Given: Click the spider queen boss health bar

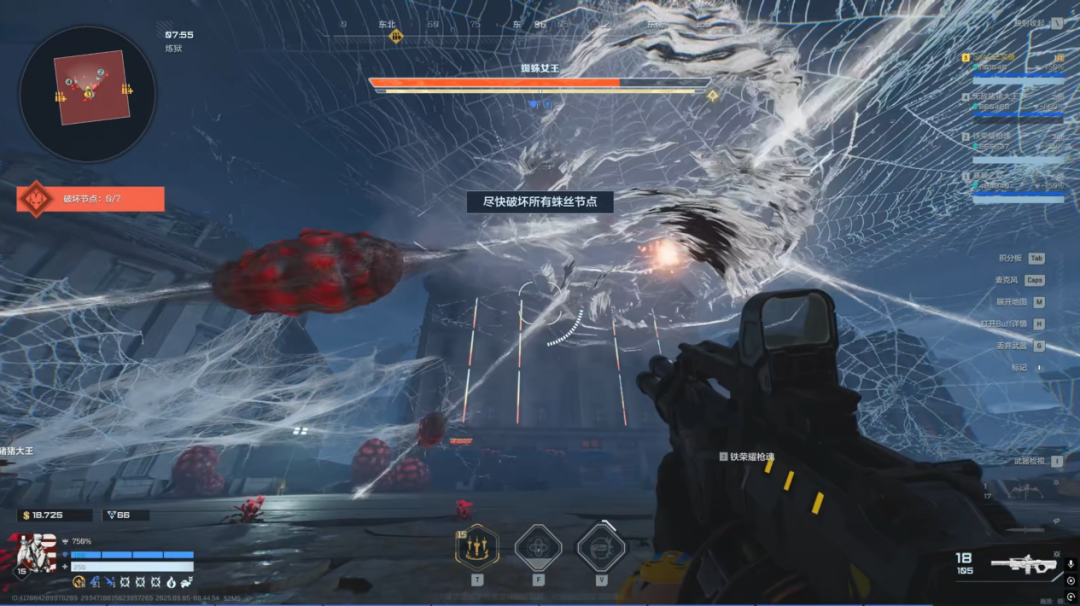Looking at the screenshot, I should pyautogui.click(x=539, y=83).
